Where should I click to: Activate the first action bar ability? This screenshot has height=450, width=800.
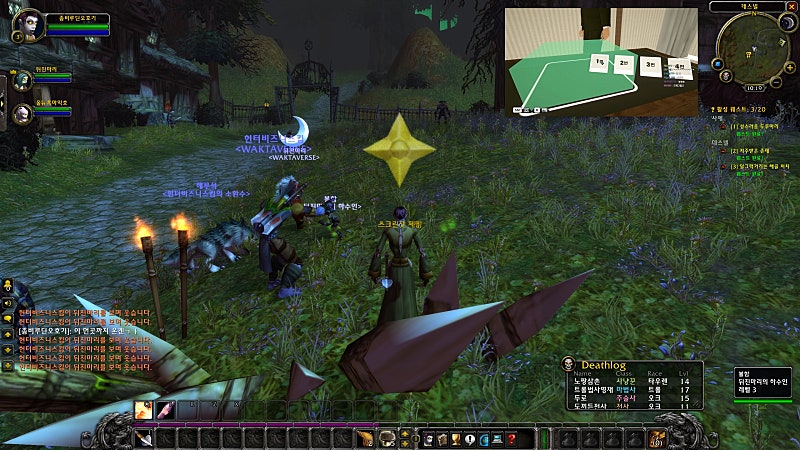144,409
